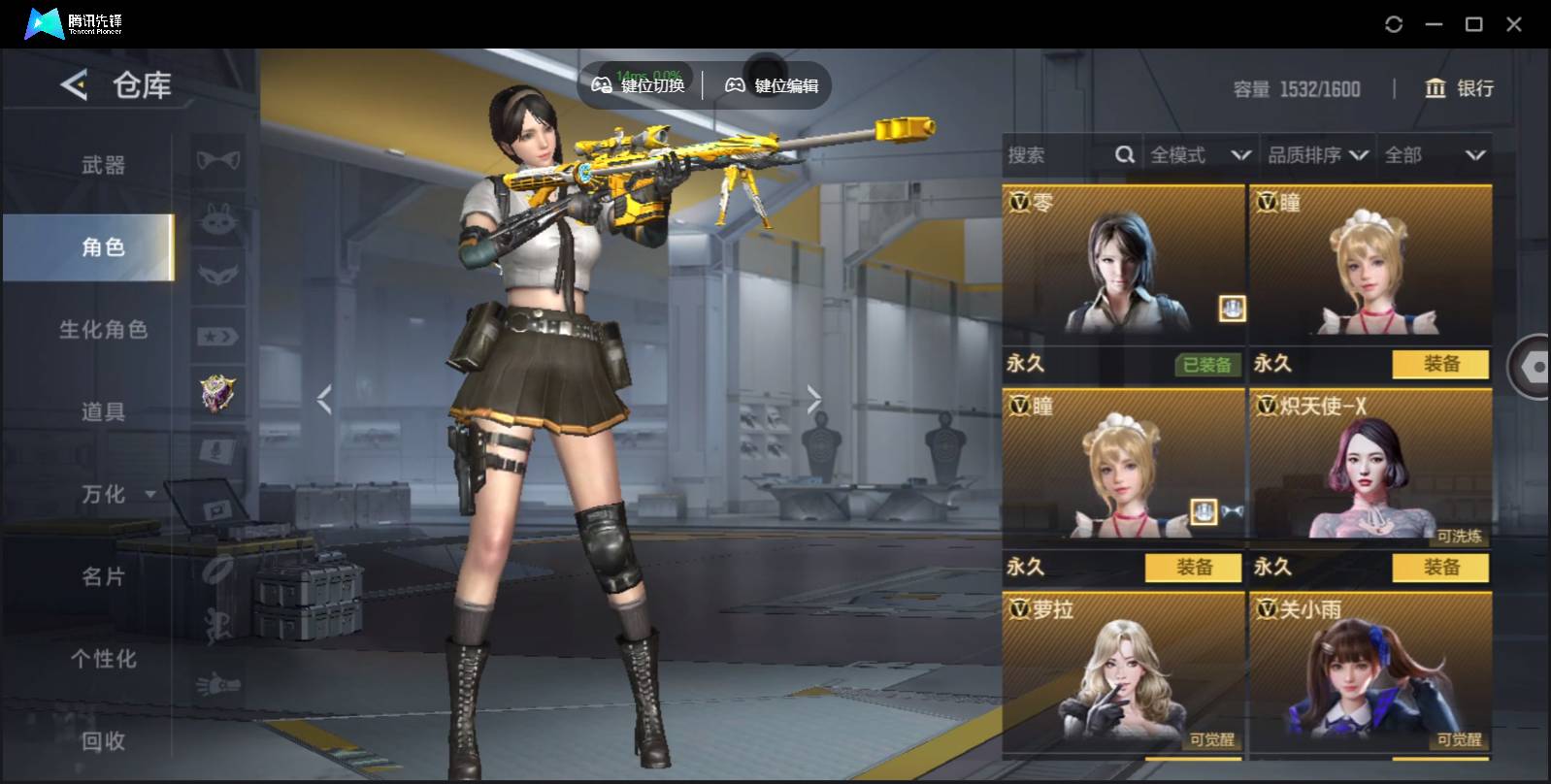The image size is (1551, 784).
Task: Expand the 万化 category
Action: pos(116,495)
